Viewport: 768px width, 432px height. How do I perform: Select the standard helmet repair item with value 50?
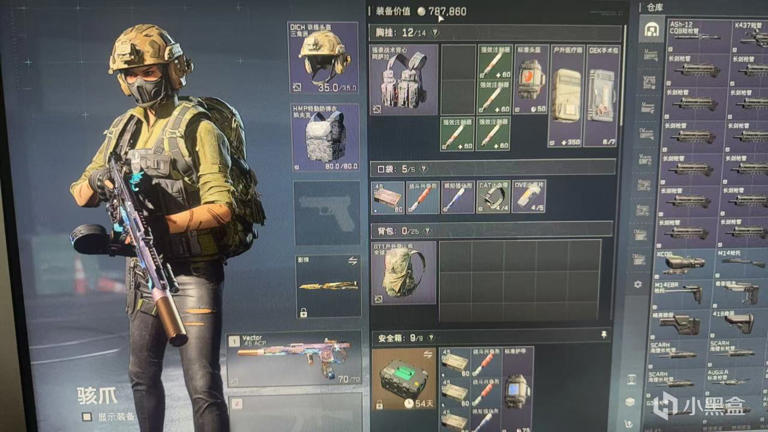pos(530,77)
